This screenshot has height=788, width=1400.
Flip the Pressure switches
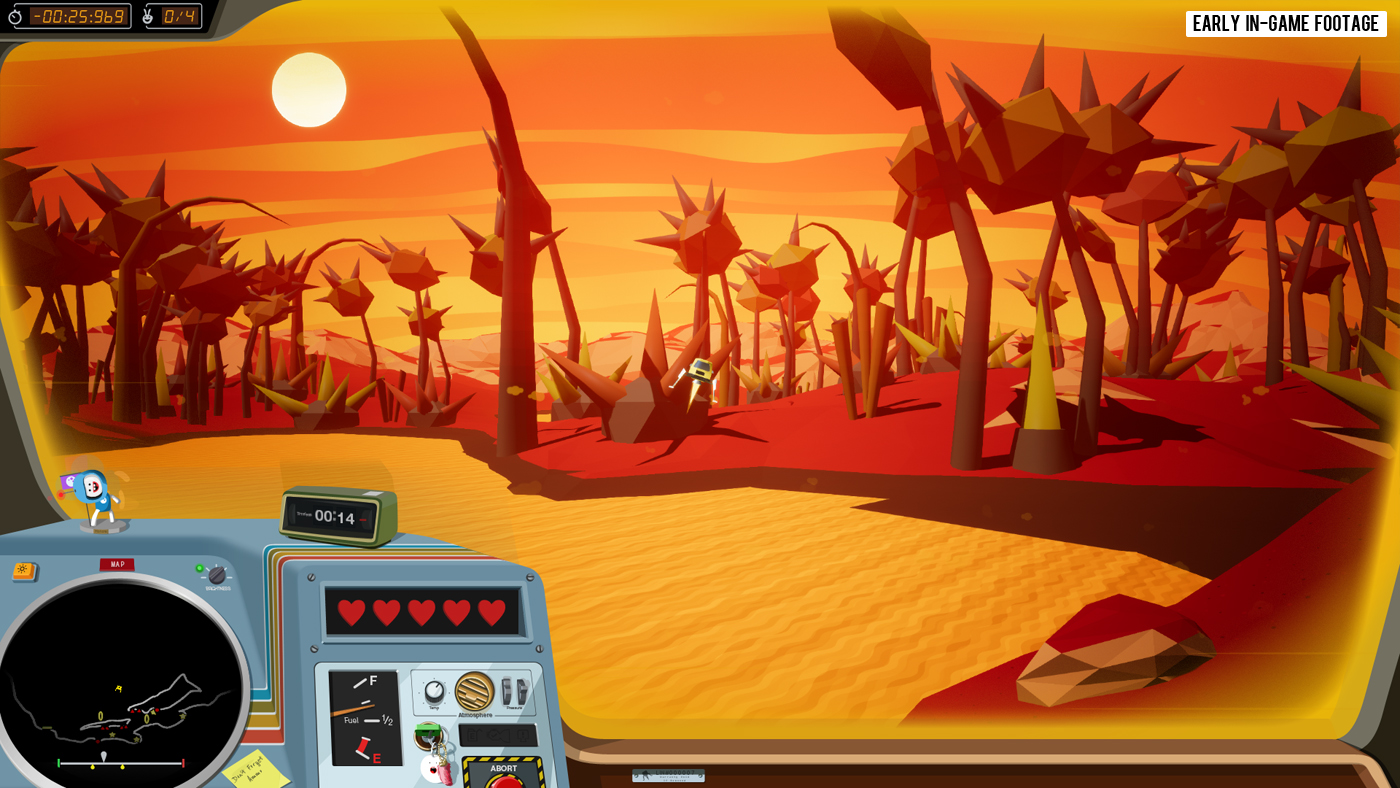point(514,691)
